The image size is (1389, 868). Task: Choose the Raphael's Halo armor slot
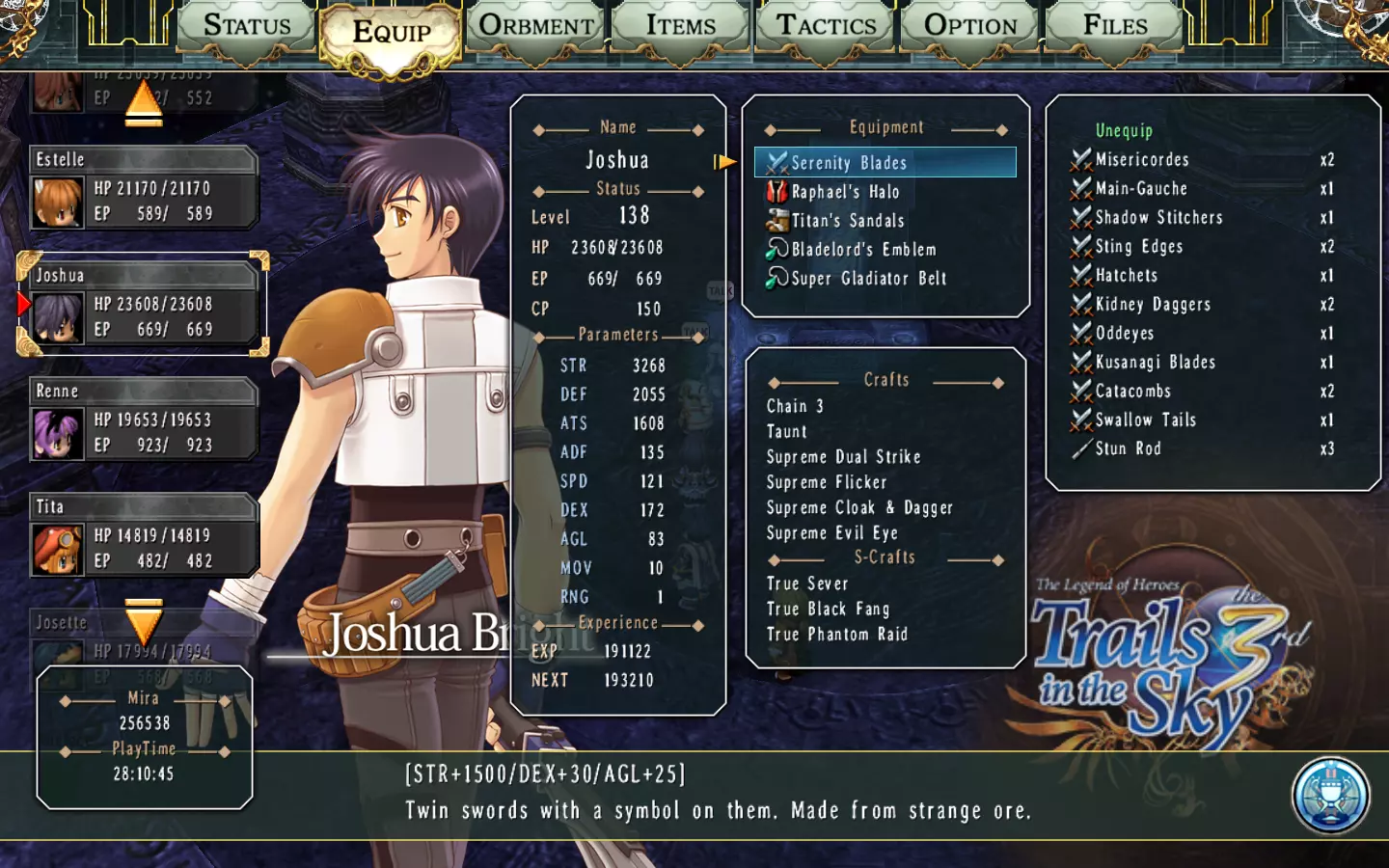click(845, 192)
